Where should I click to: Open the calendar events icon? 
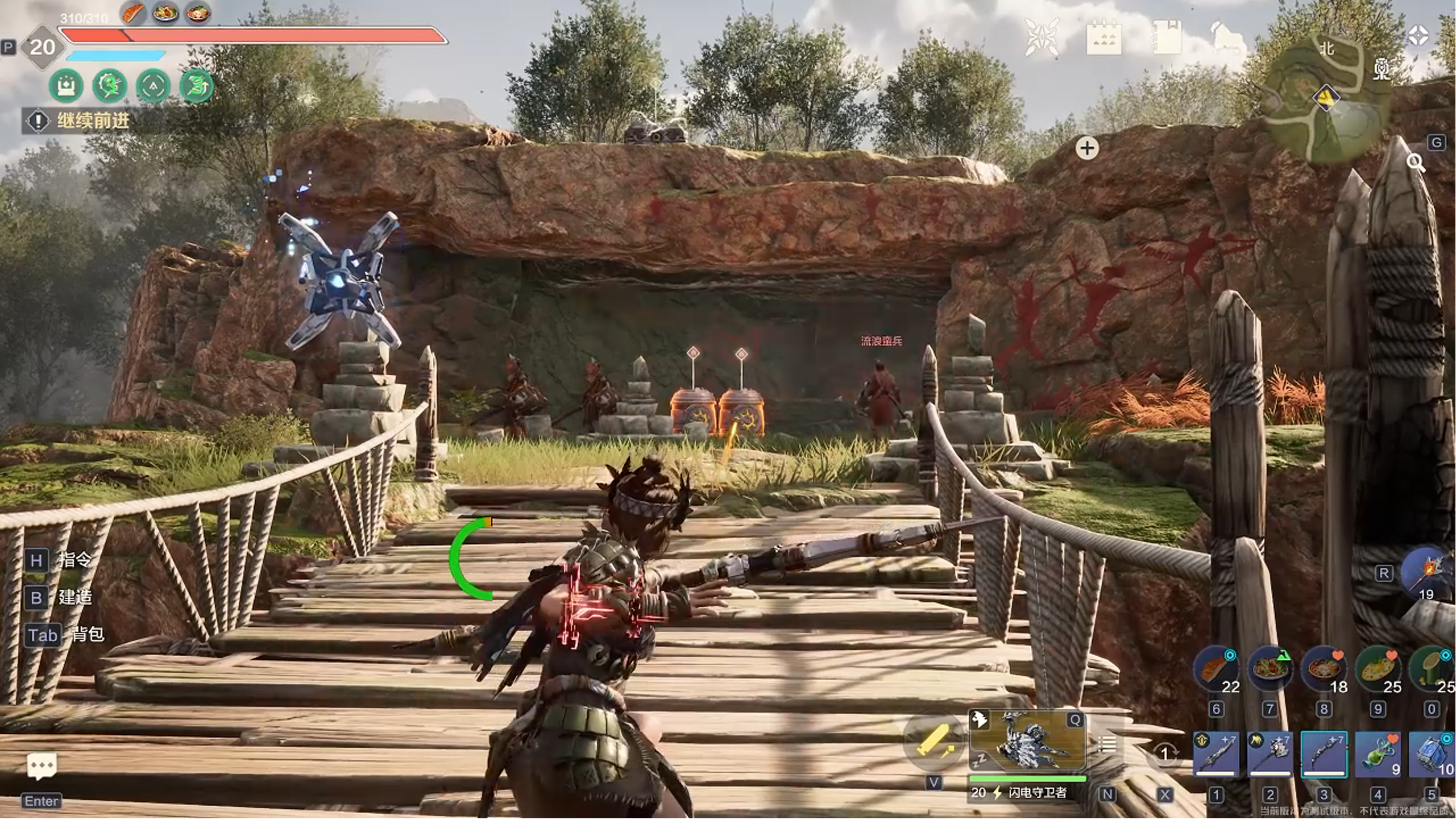coord(1104,39)
